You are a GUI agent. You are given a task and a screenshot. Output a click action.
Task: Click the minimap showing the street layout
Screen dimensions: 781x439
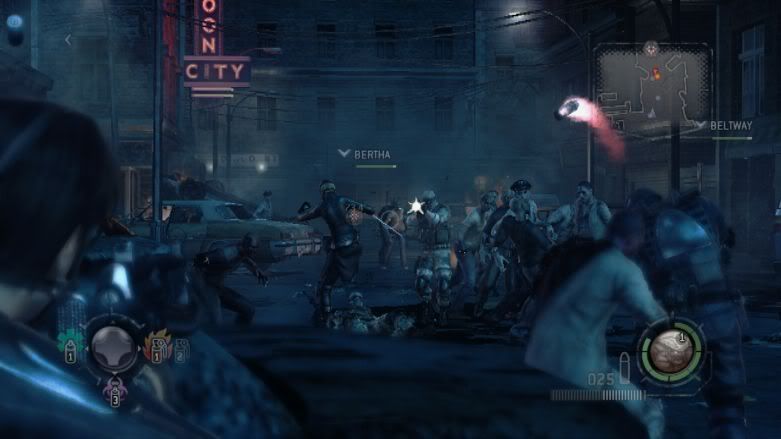tap(652, 87)
